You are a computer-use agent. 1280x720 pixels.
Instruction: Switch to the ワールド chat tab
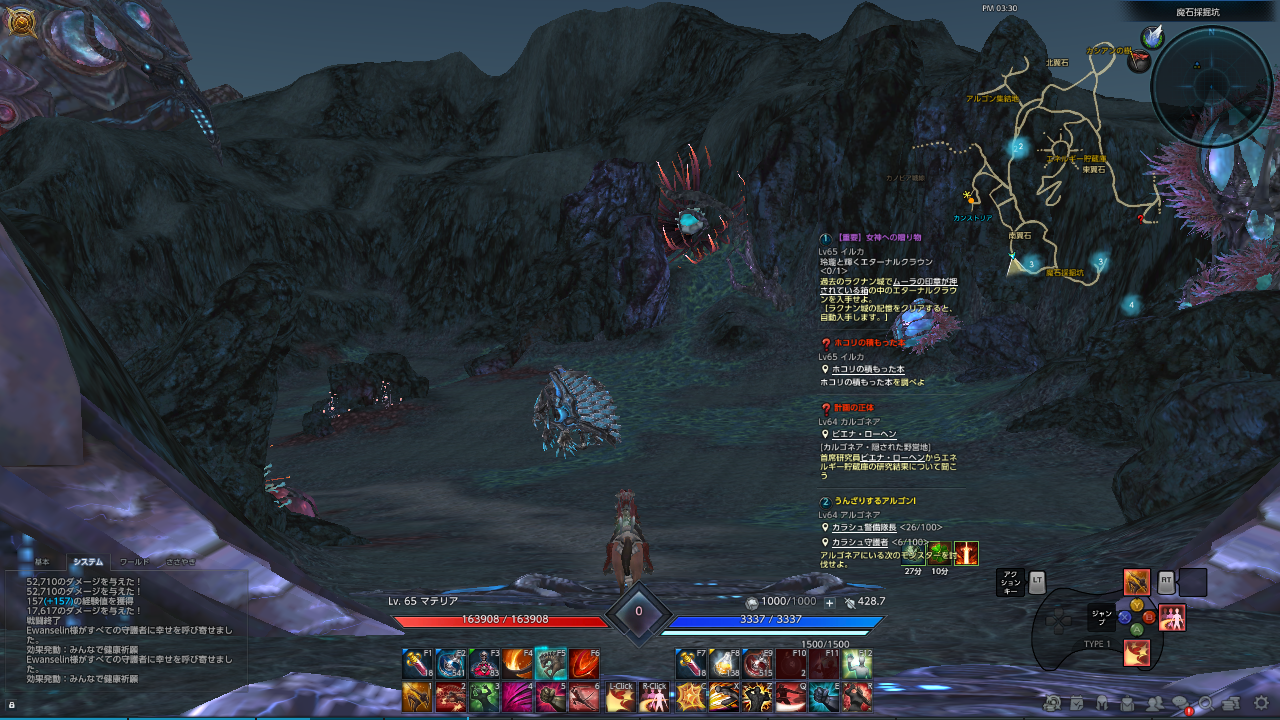134,562
